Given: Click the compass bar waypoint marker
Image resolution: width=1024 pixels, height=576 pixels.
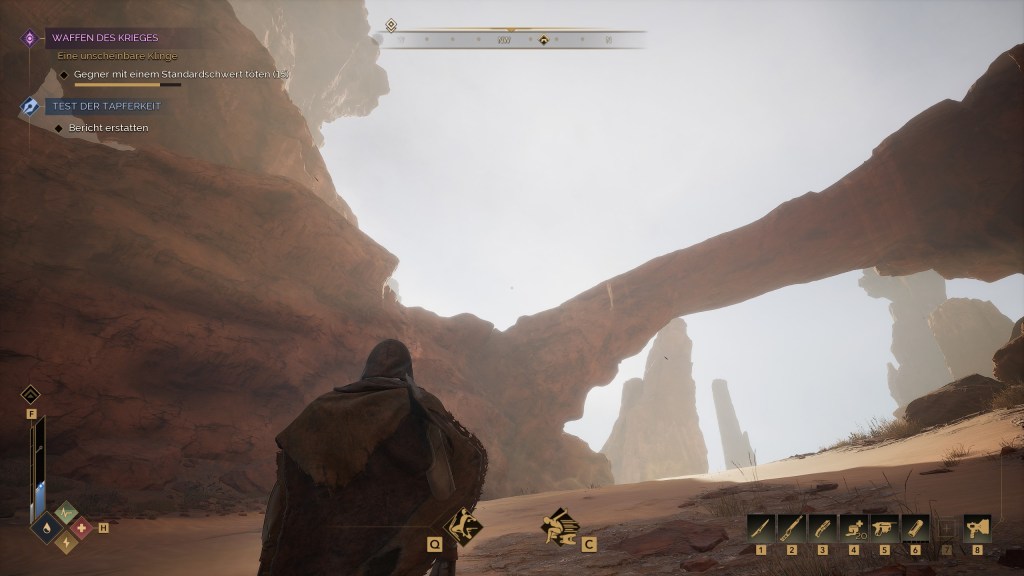Looking at the screenshot, I should click(x=543, y=40).
